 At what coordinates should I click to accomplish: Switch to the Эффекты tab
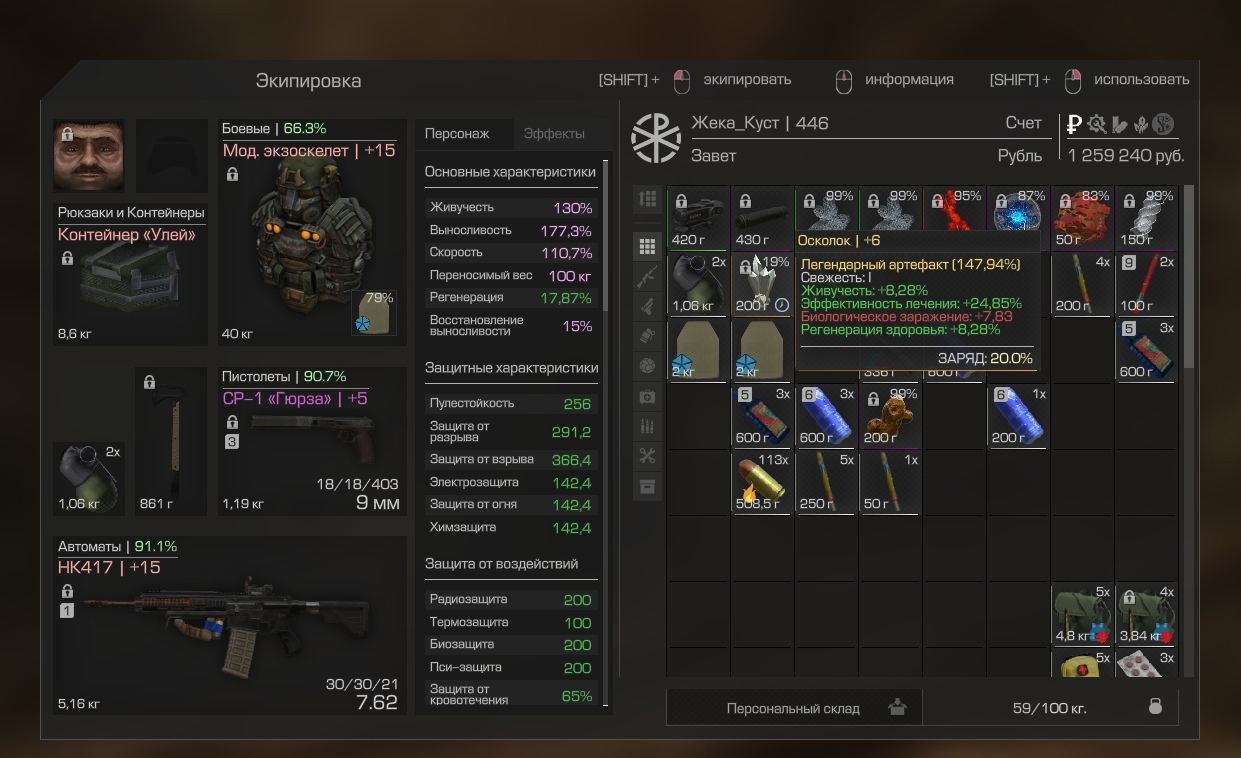coord(554,134)
